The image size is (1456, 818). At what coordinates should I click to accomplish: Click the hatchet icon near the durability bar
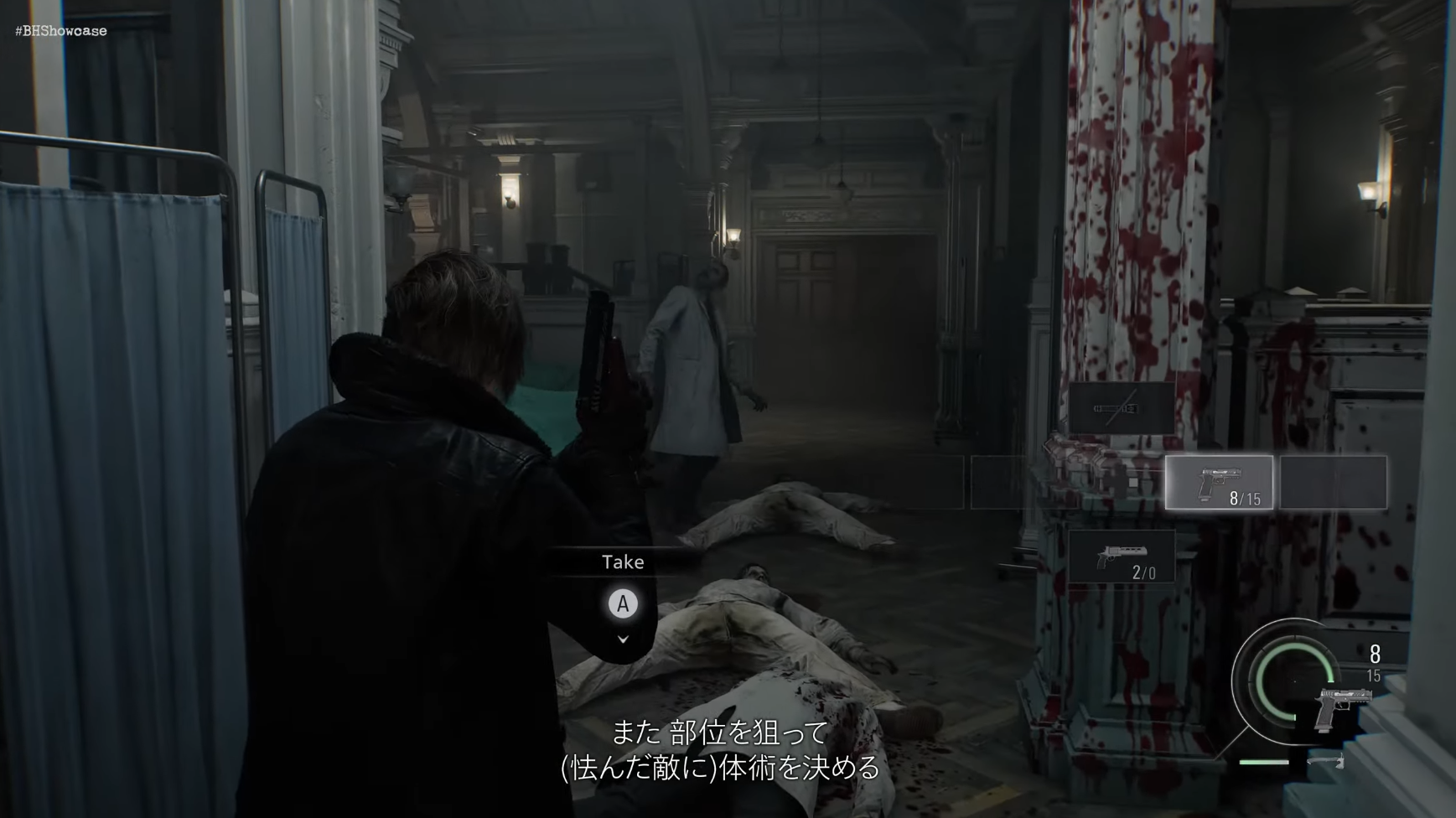(x=1328, y=761)
